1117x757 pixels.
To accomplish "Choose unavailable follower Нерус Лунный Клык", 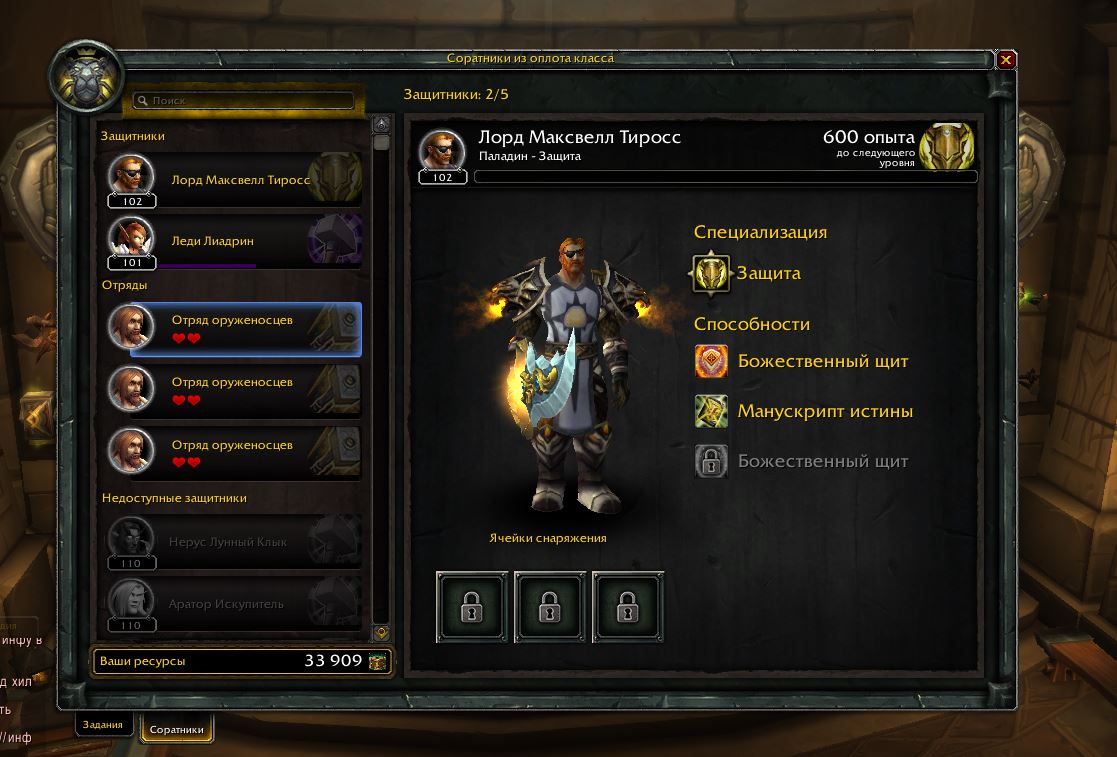I will pos(240,542).
